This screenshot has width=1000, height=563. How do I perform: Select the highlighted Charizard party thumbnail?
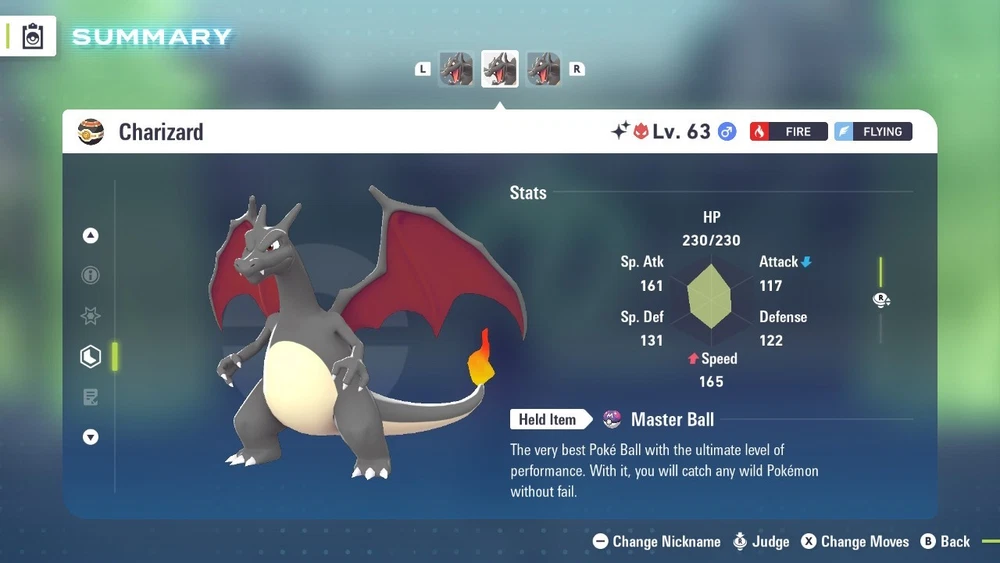500,69
